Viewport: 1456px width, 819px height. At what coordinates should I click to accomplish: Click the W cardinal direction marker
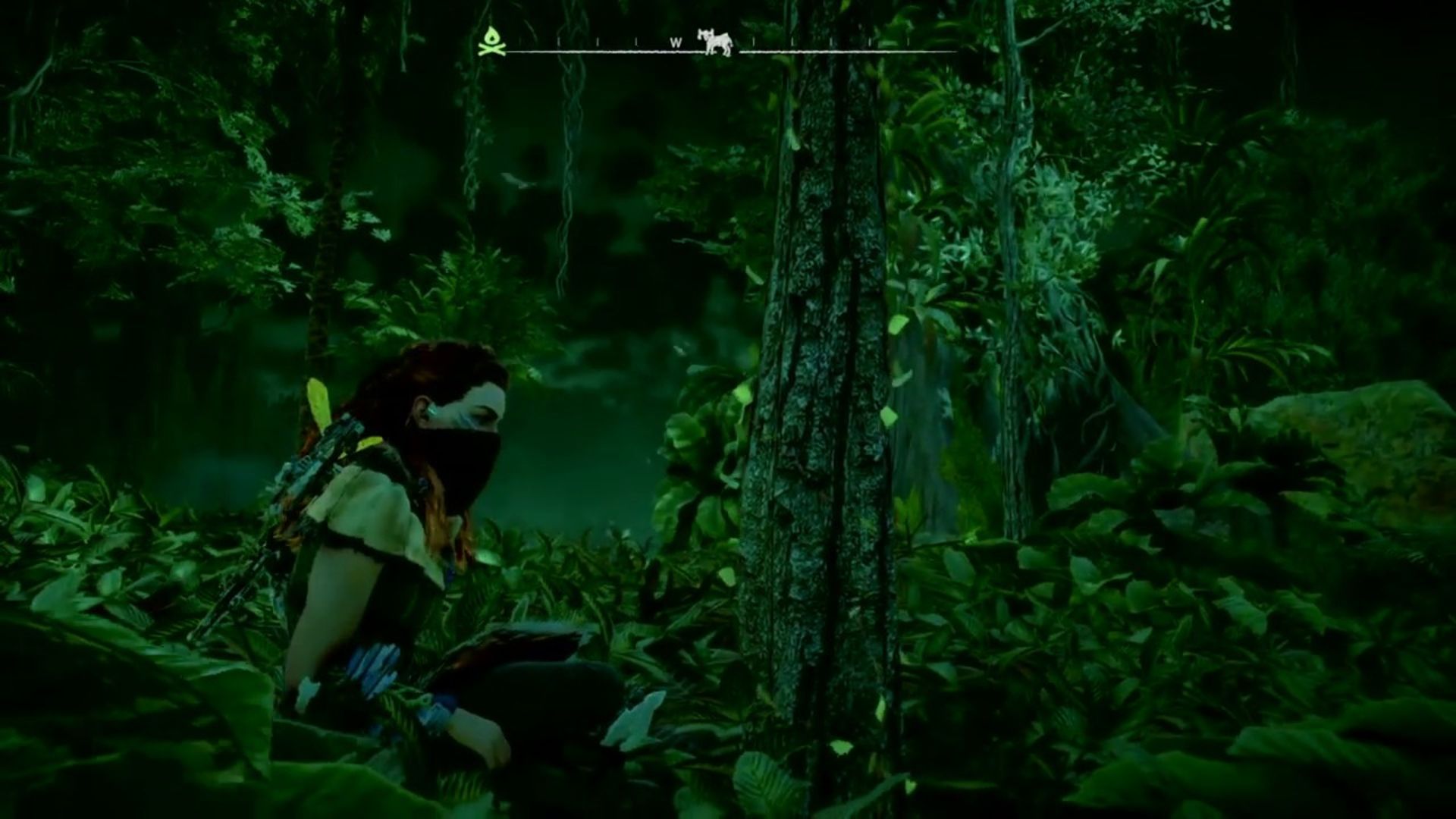tap(676, 42)
